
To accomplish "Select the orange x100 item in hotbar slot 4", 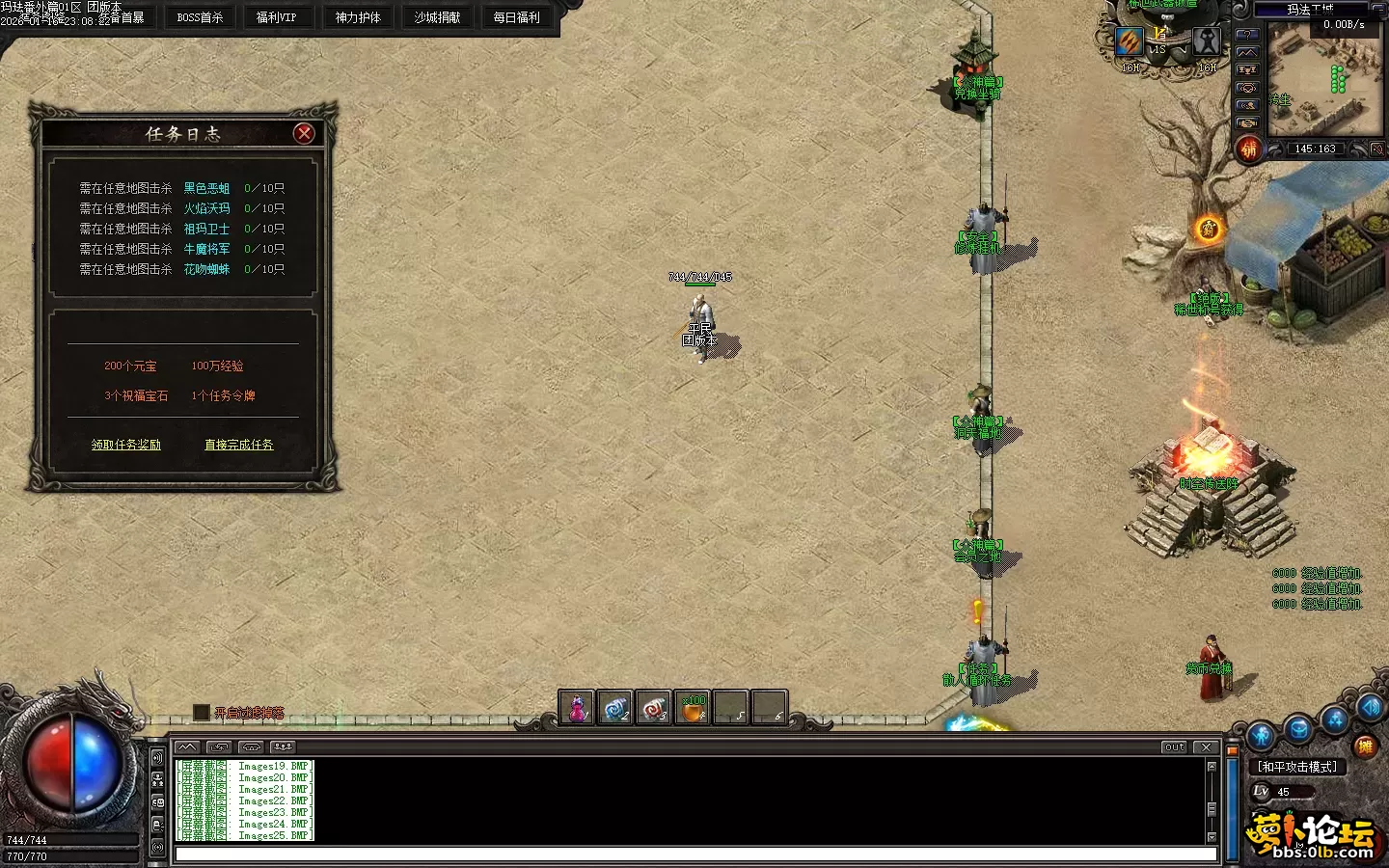I will [693, 709].
